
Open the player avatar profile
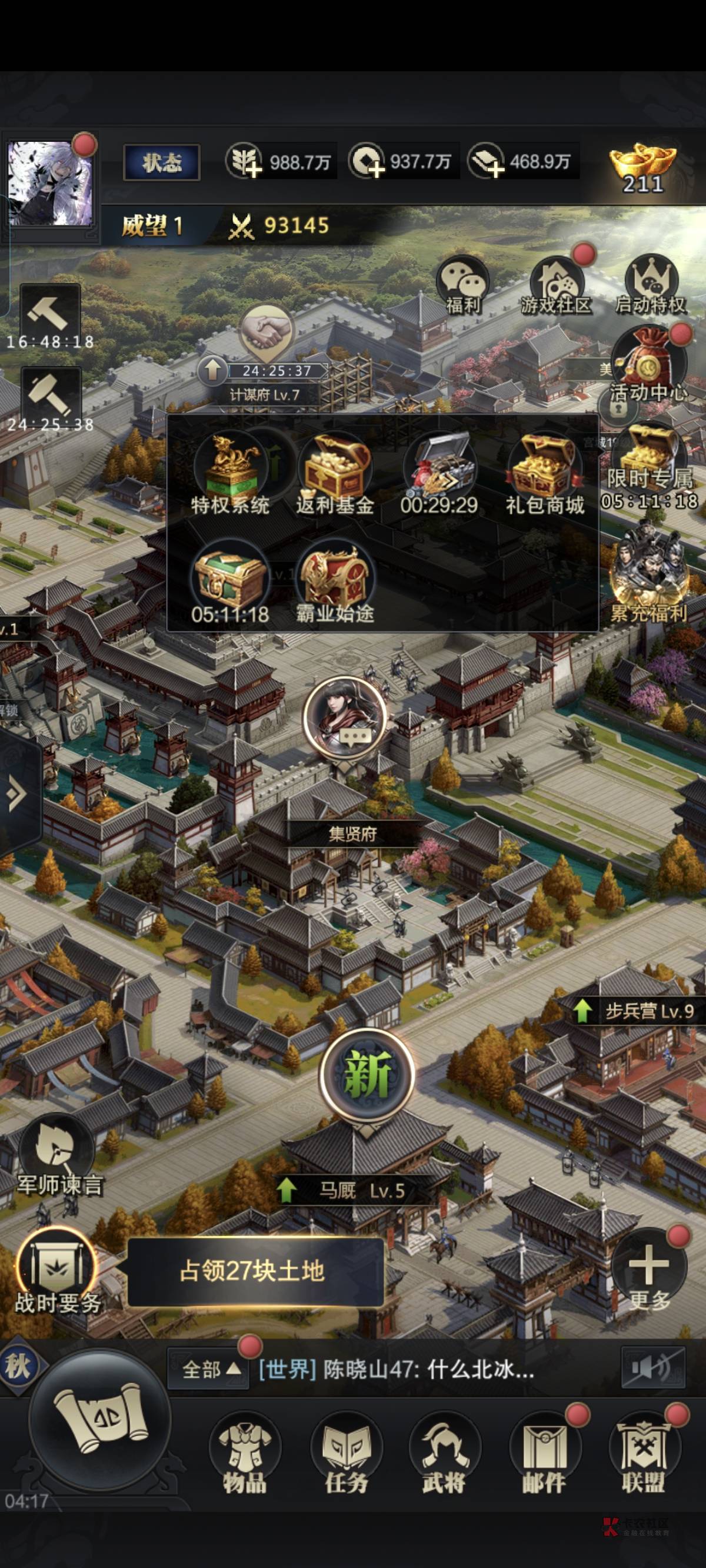coord(50,183)
